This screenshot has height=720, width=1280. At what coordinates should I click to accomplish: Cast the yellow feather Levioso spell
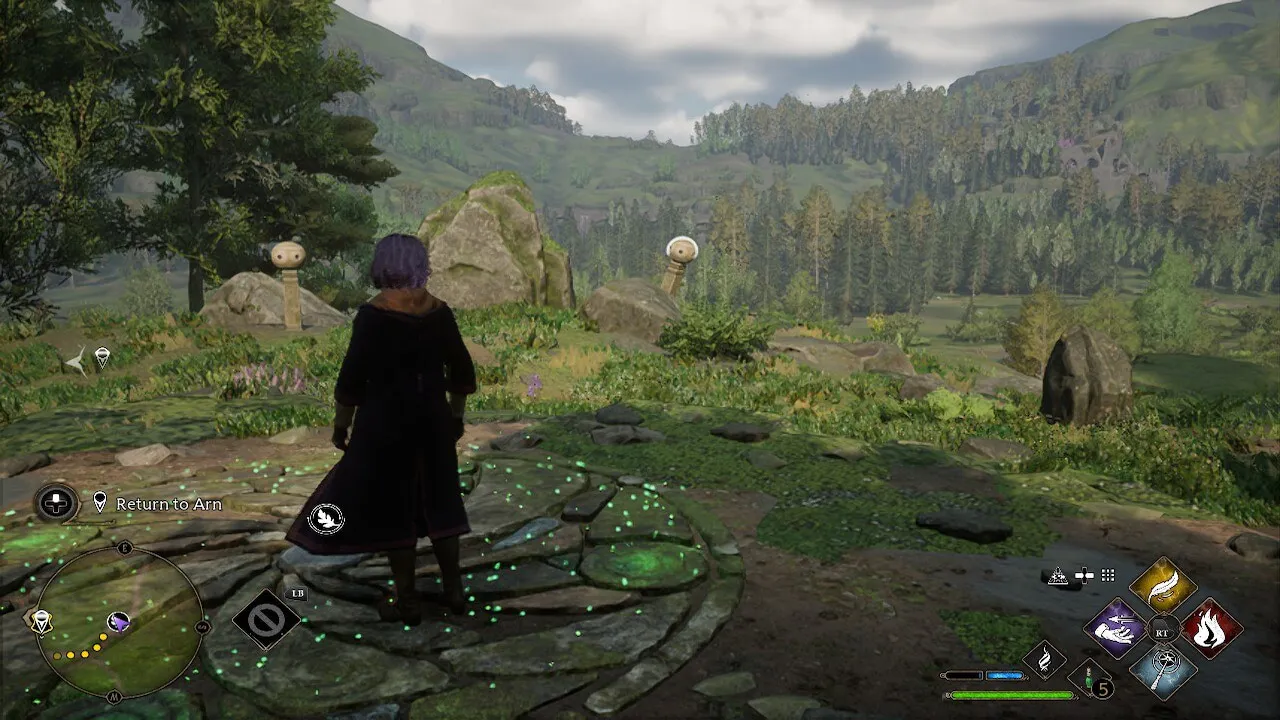1163,587
